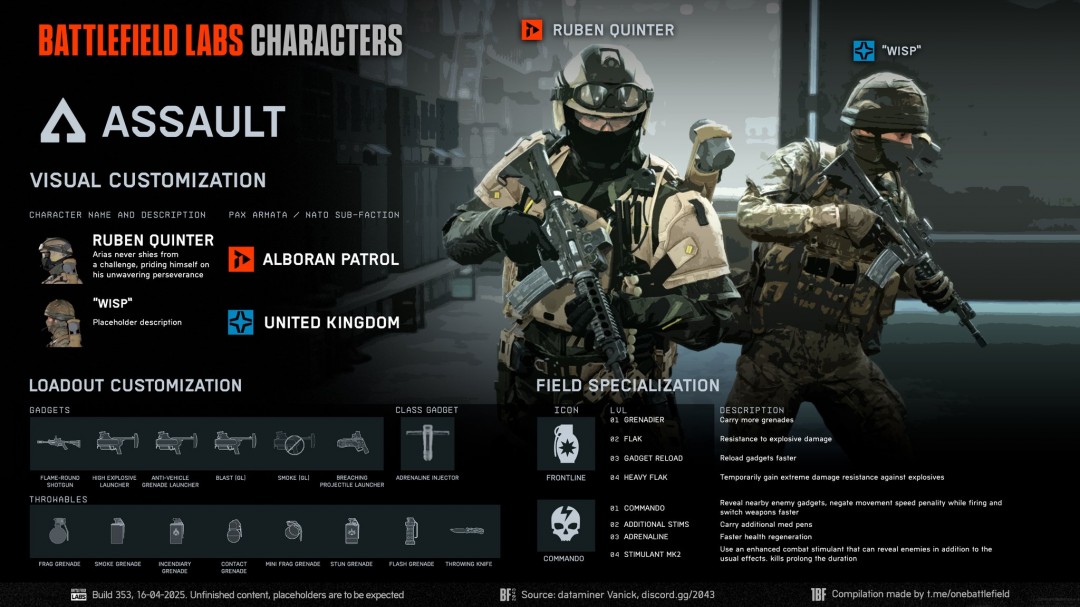Pick the Incendiary Grenade throwable
This screenshot has width=1080, height=607.
[x=176, y=530]
